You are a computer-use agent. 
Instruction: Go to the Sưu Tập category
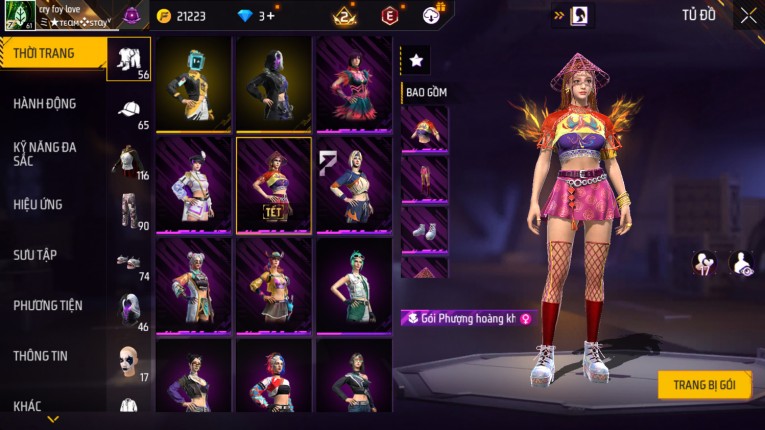35,256
